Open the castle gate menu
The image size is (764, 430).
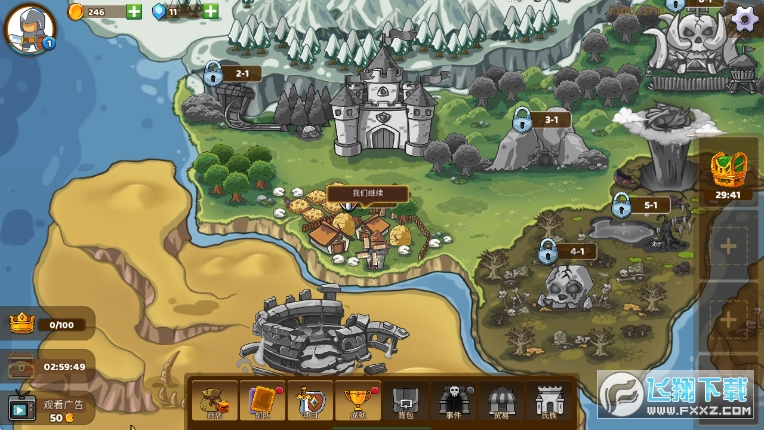[546, 401]
